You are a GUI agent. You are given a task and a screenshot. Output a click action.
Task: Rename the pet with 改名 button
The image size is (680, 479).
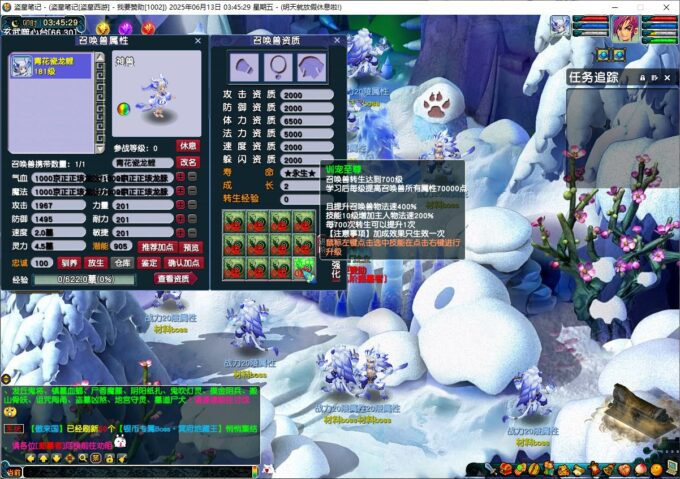188,162
